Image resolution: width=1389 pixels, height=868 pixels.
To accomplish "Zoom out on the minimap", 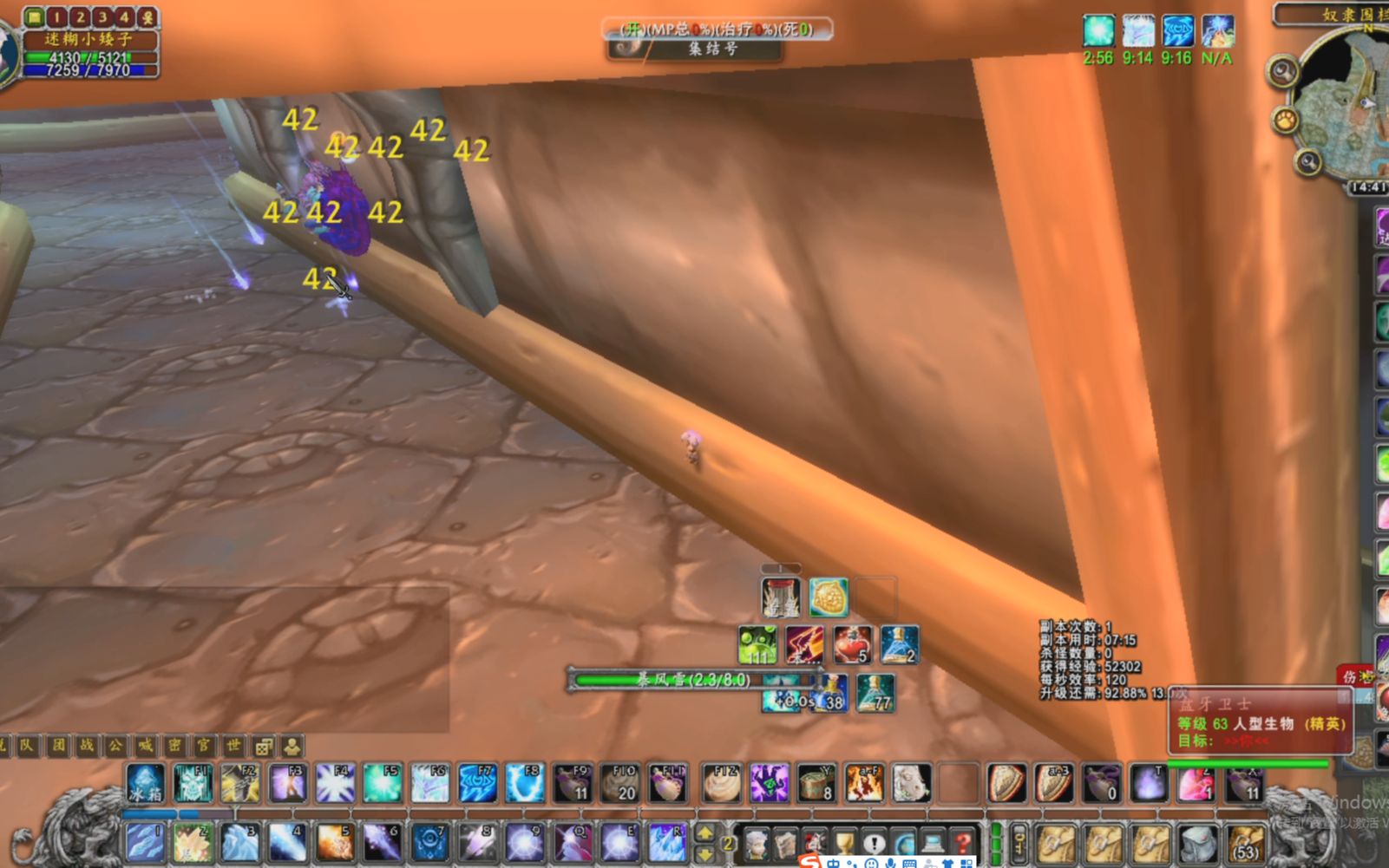I will [1307, 161].
